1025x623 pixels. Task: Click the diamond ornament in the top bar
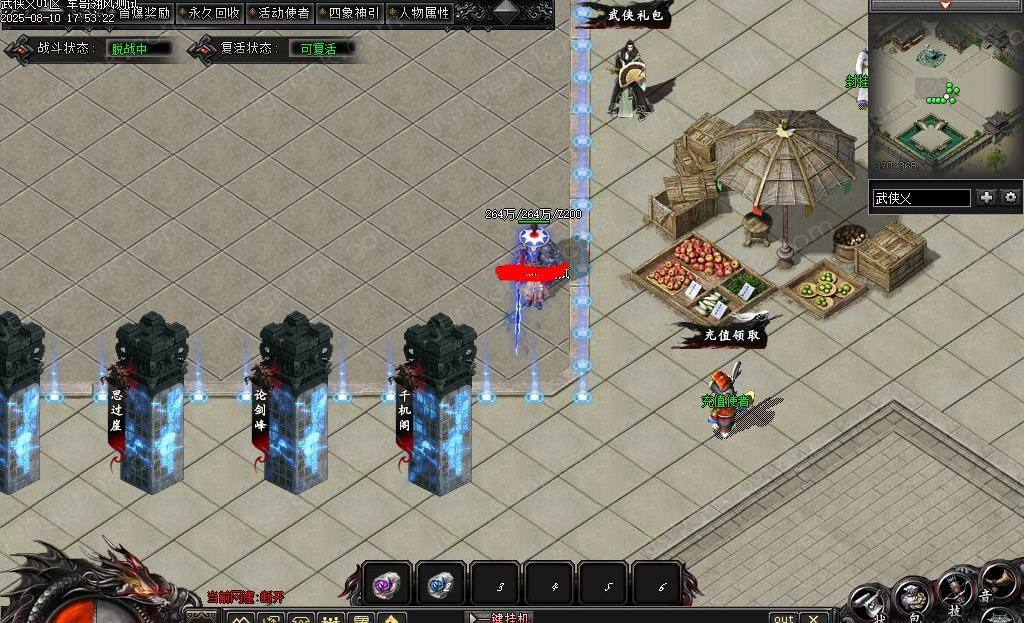tap(507, 12)
